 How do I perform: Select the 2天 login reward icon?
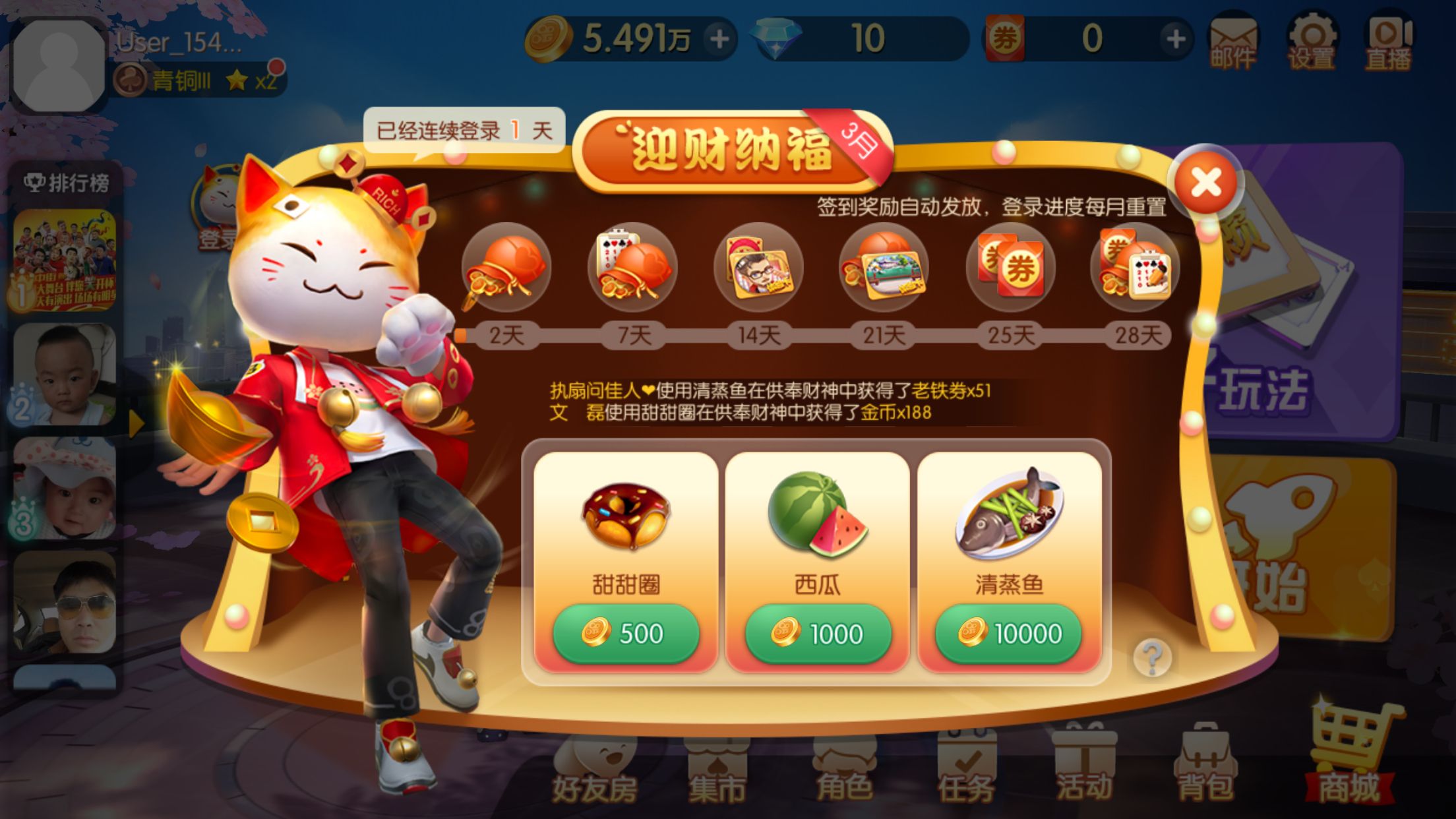pyautogui.click(x=506, y=268)
